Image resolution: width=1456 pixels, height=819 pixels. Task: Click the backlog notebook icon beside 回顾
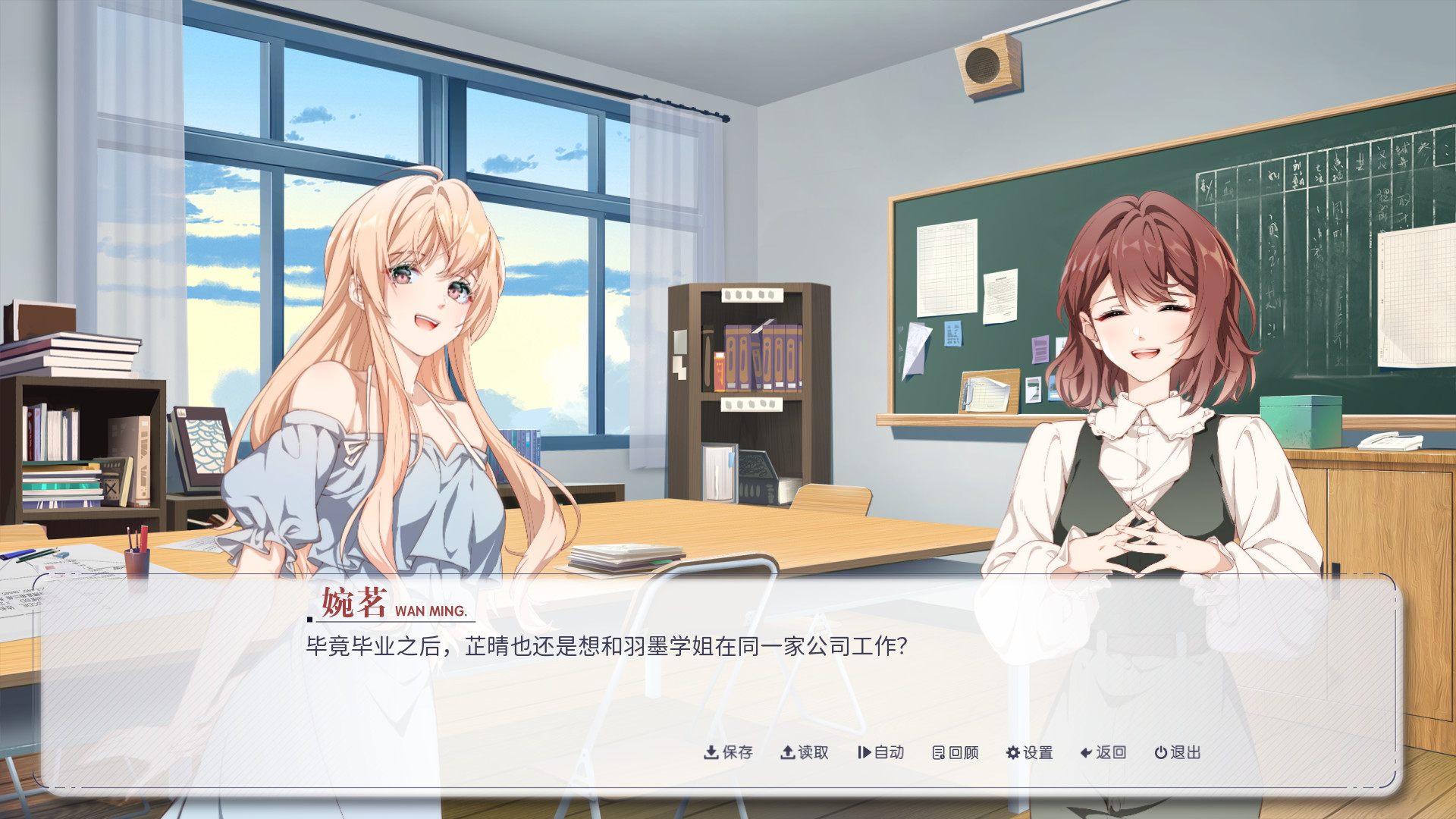pos(937,753)
